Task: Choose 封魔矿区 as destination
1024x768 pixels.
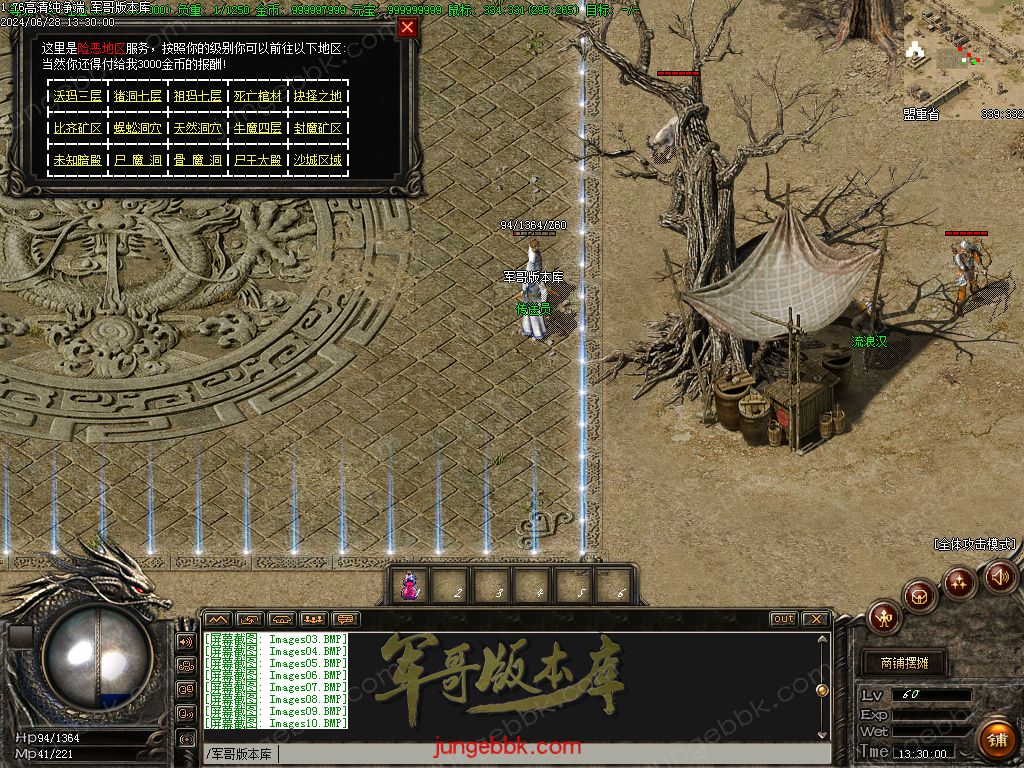Action: (x=318, y=128)
